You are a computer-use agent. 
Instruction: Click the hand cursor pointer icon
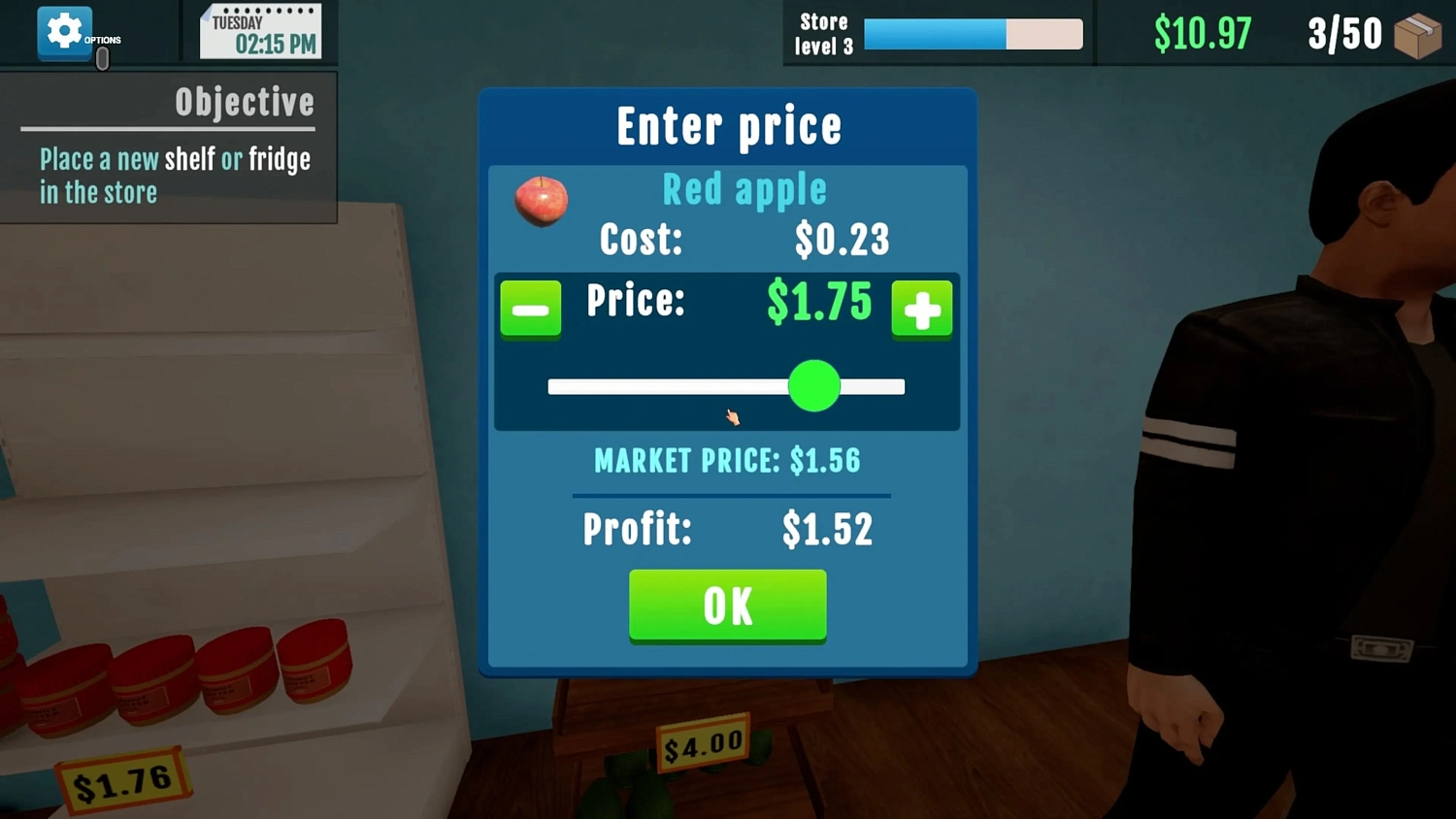[732, 416]
